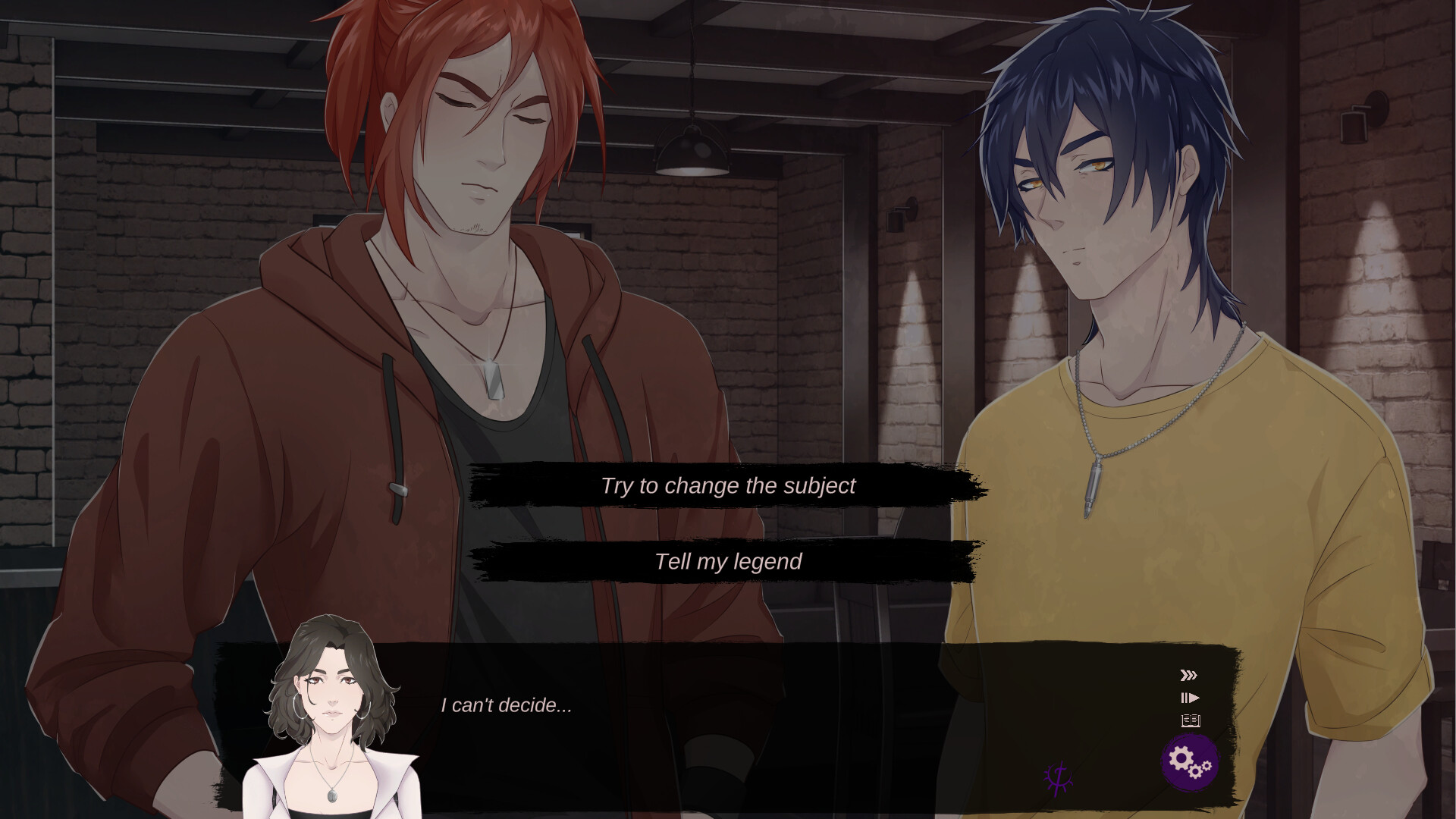Adjust game options using the gears button

coord(1189,762)
